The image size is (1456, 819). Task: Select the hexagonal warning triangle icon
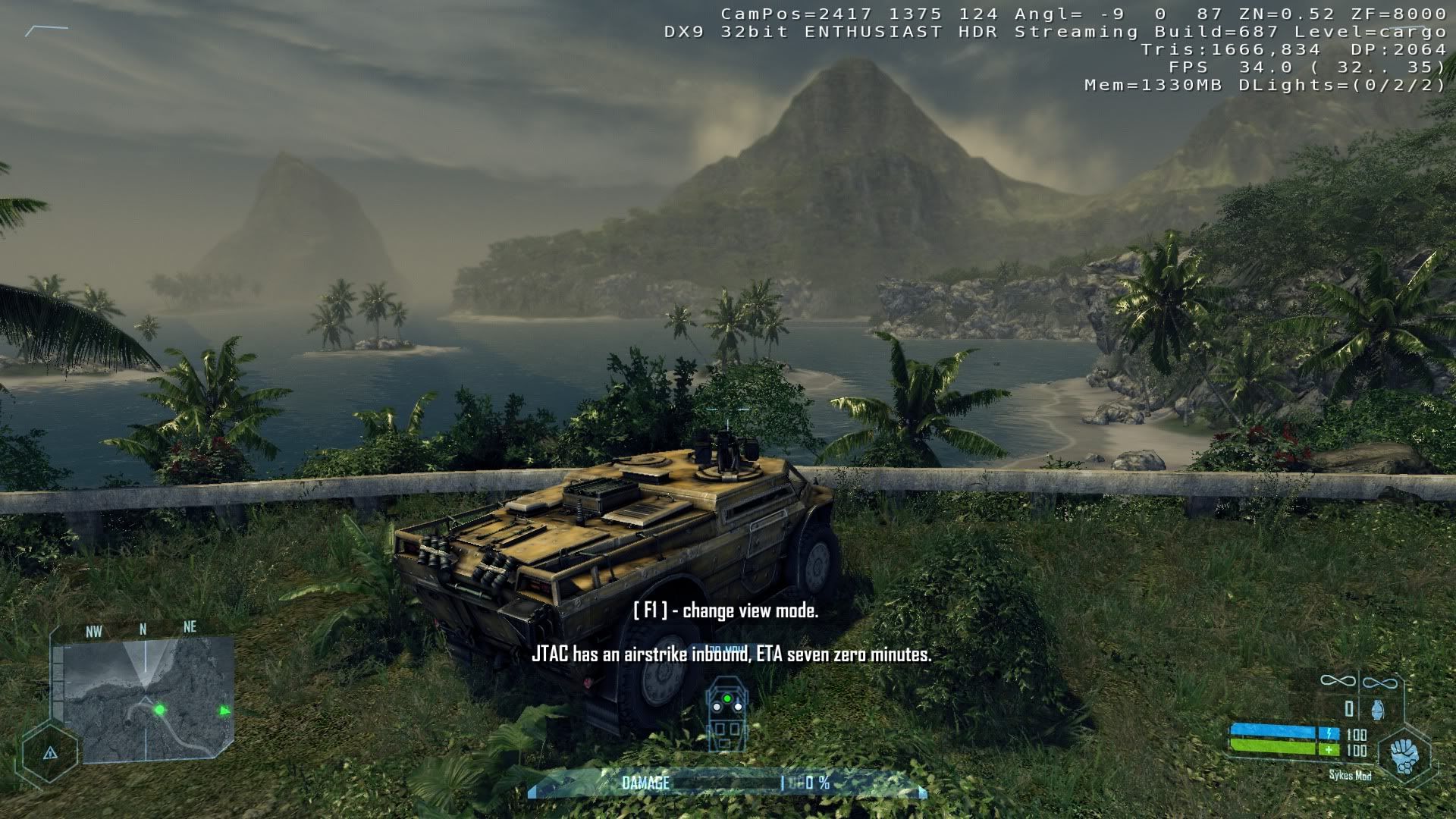[50, 753]
